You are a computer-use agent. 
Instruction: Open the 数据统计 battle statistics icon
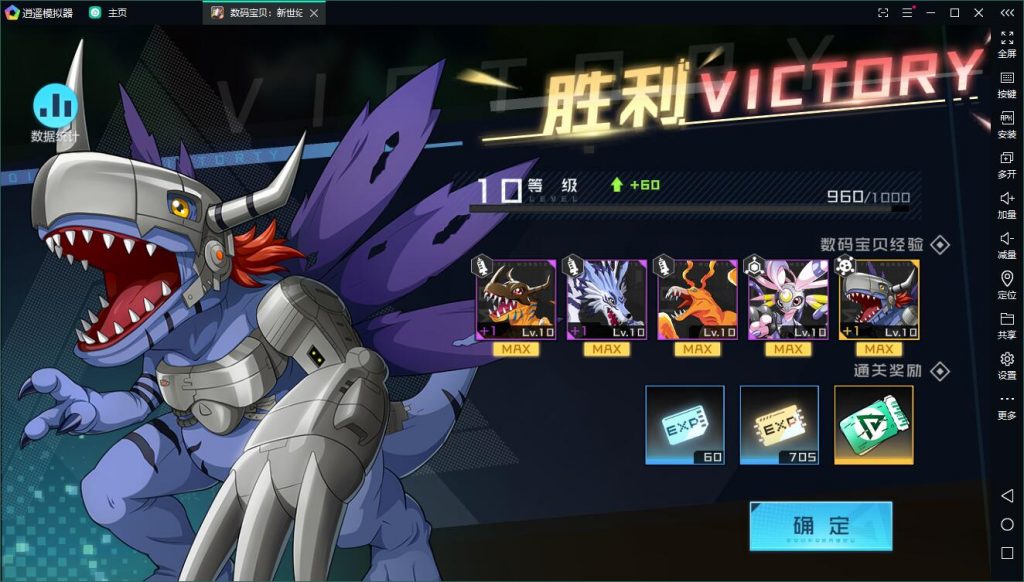[56, 106]
